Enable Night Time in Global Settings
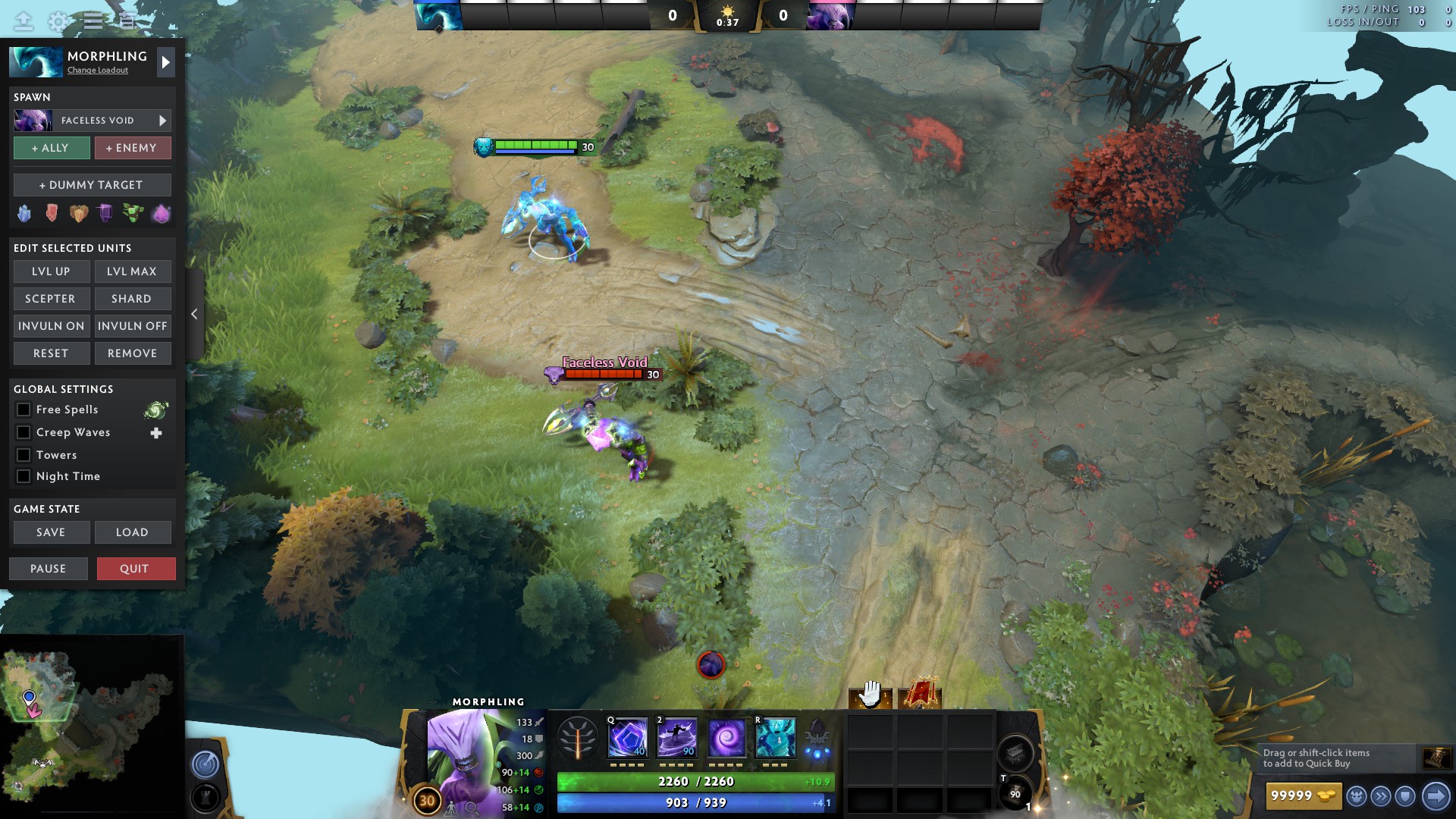The height and width of the screenshot is (819, 1456). (23, 476)
